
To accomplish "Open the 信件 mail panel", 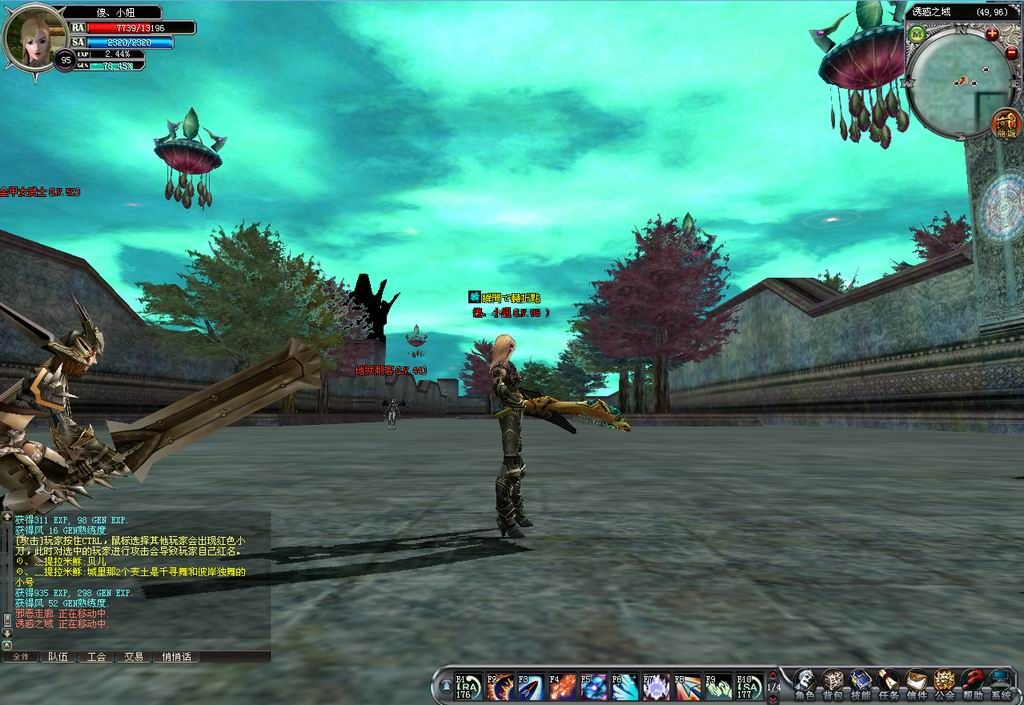I will point(916,683).
